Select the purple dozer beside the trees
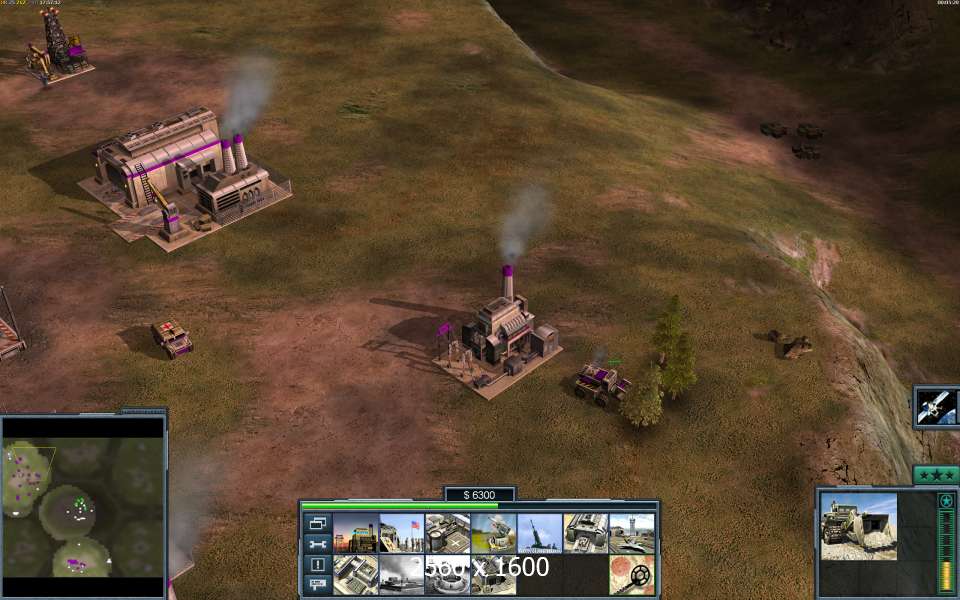960x600 pixels. click(x=599, y=383)
